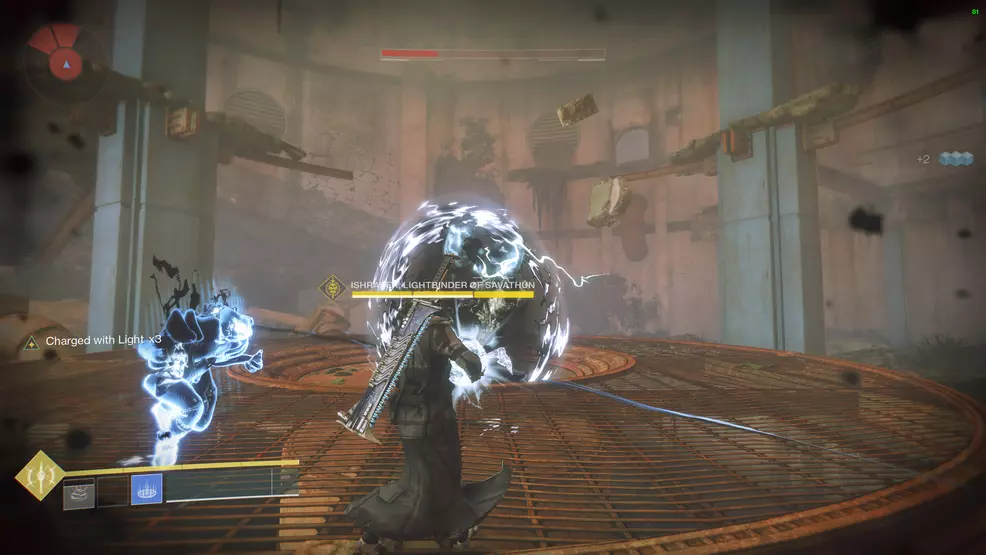Screen dimensions: 986x555
Task: Click the radar in the corner
Action: [66, 60]
